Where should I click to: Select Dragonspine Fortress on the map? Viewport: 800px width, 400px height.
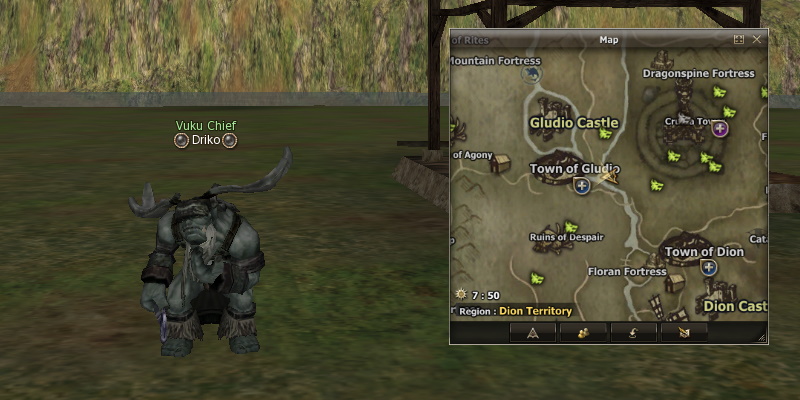point(698,73)
